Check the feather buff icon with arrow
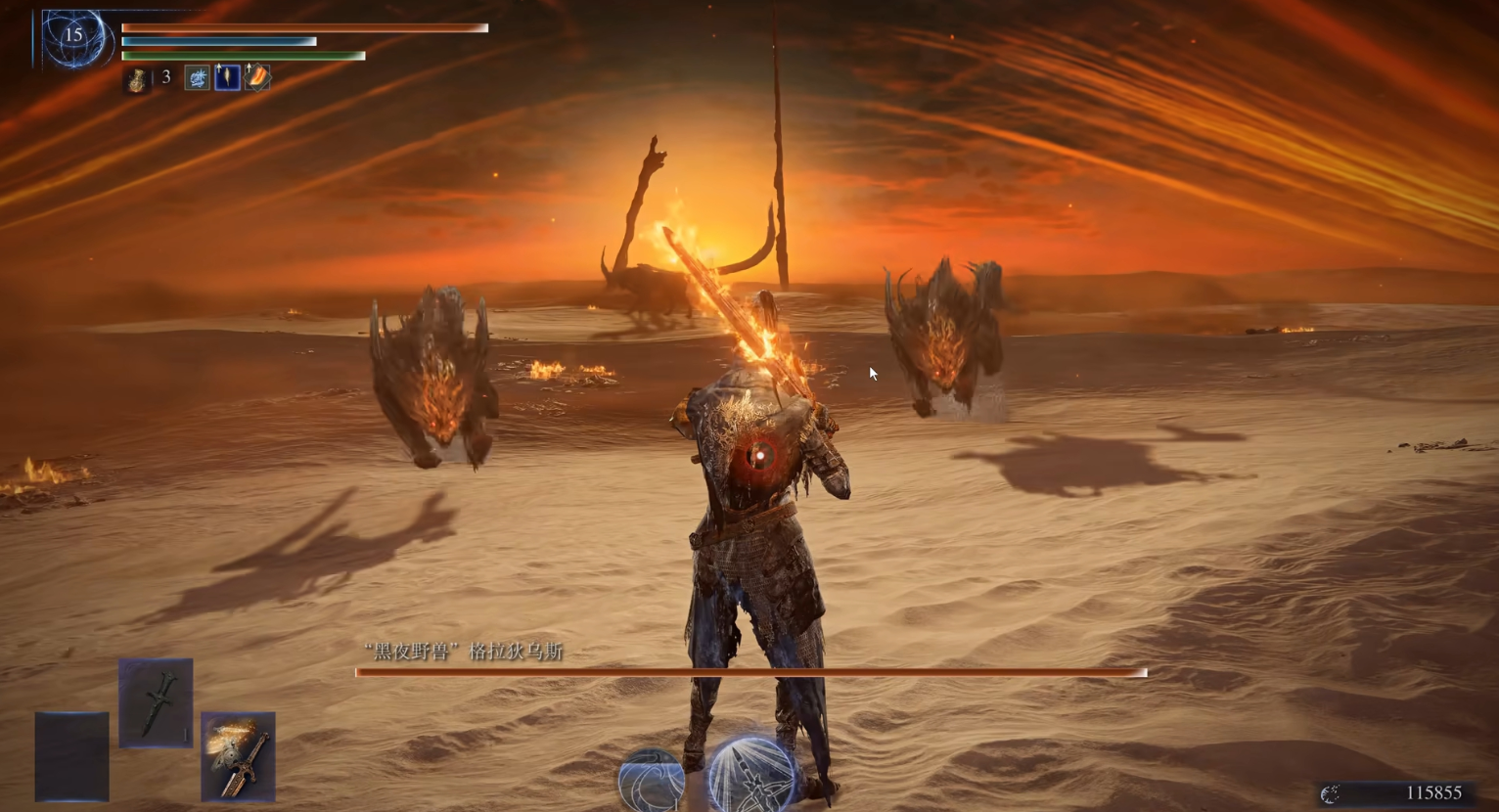Viewport: 1499px width, 812px height. (x=227, y=77)
